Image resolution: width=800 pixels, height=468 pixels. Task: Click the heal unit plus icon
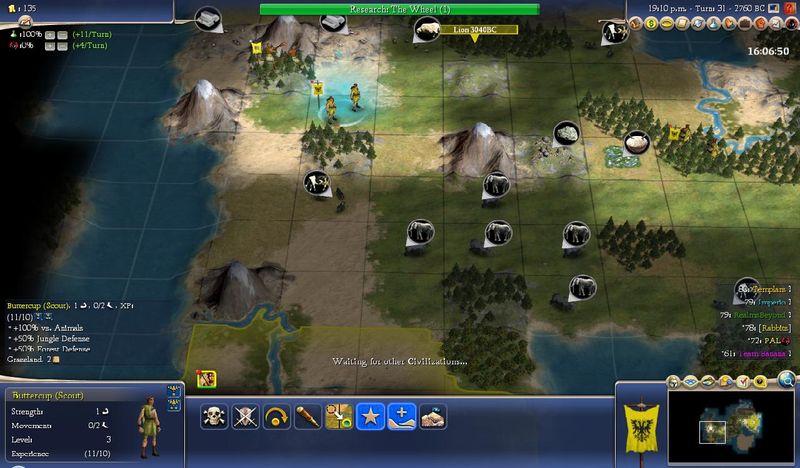click(401, 415)
